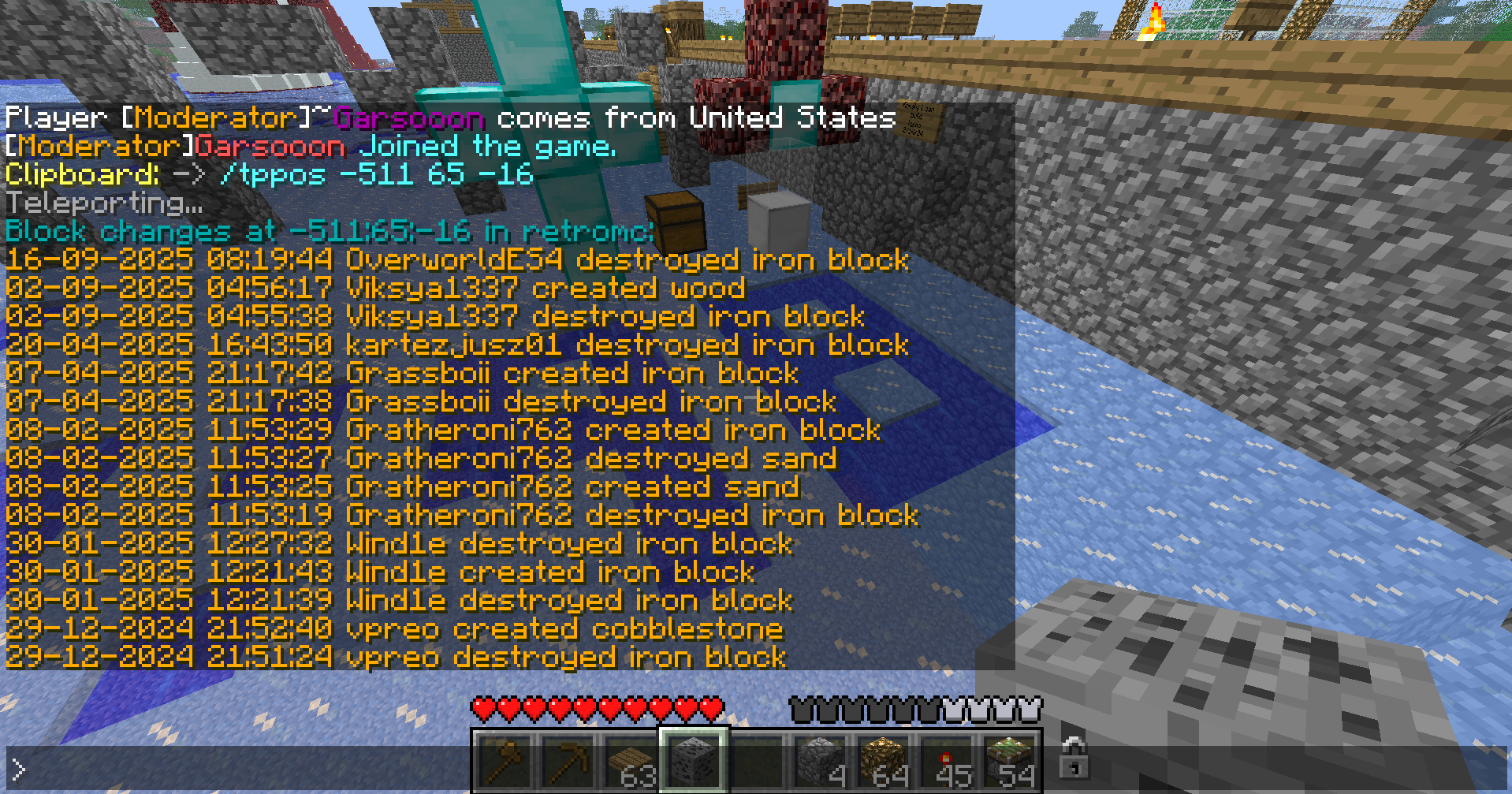Click the chat input field
The width and height of the screenshot is (1512, 794).
coord(236,769)
